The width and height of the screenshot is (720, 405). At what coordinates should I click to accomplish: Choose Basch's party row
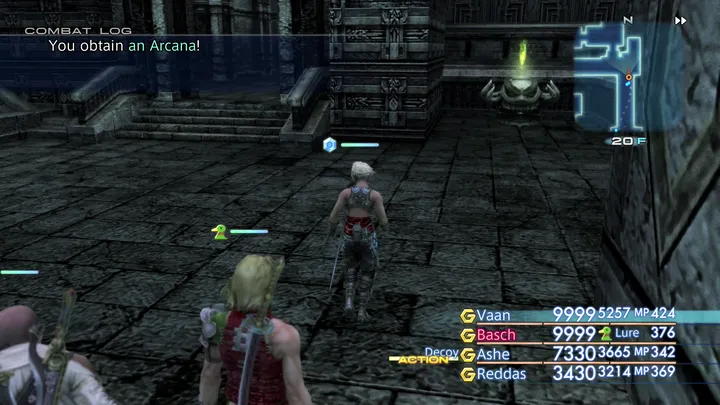(x=496, y=335)
